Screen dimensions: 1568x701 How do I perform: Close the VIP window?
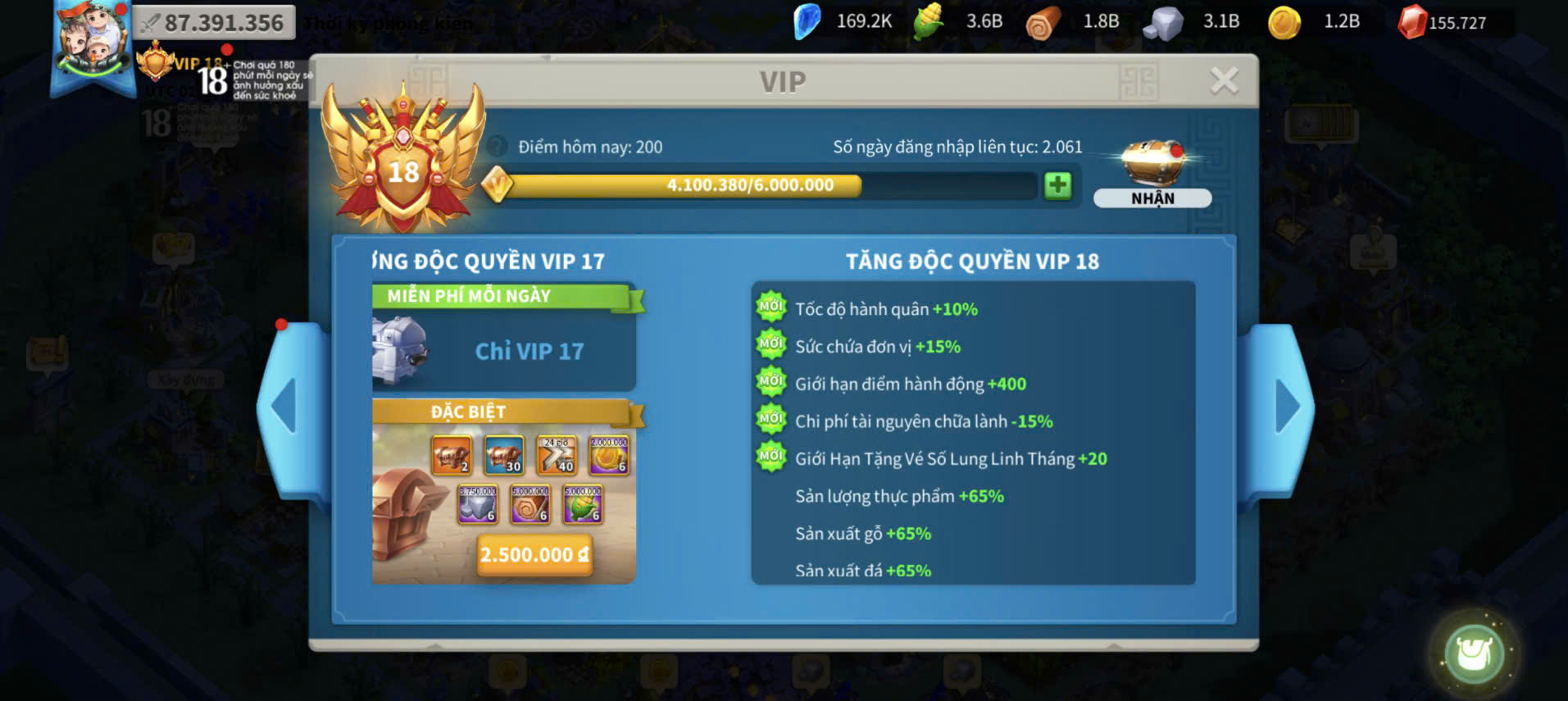coord(1224,80)
